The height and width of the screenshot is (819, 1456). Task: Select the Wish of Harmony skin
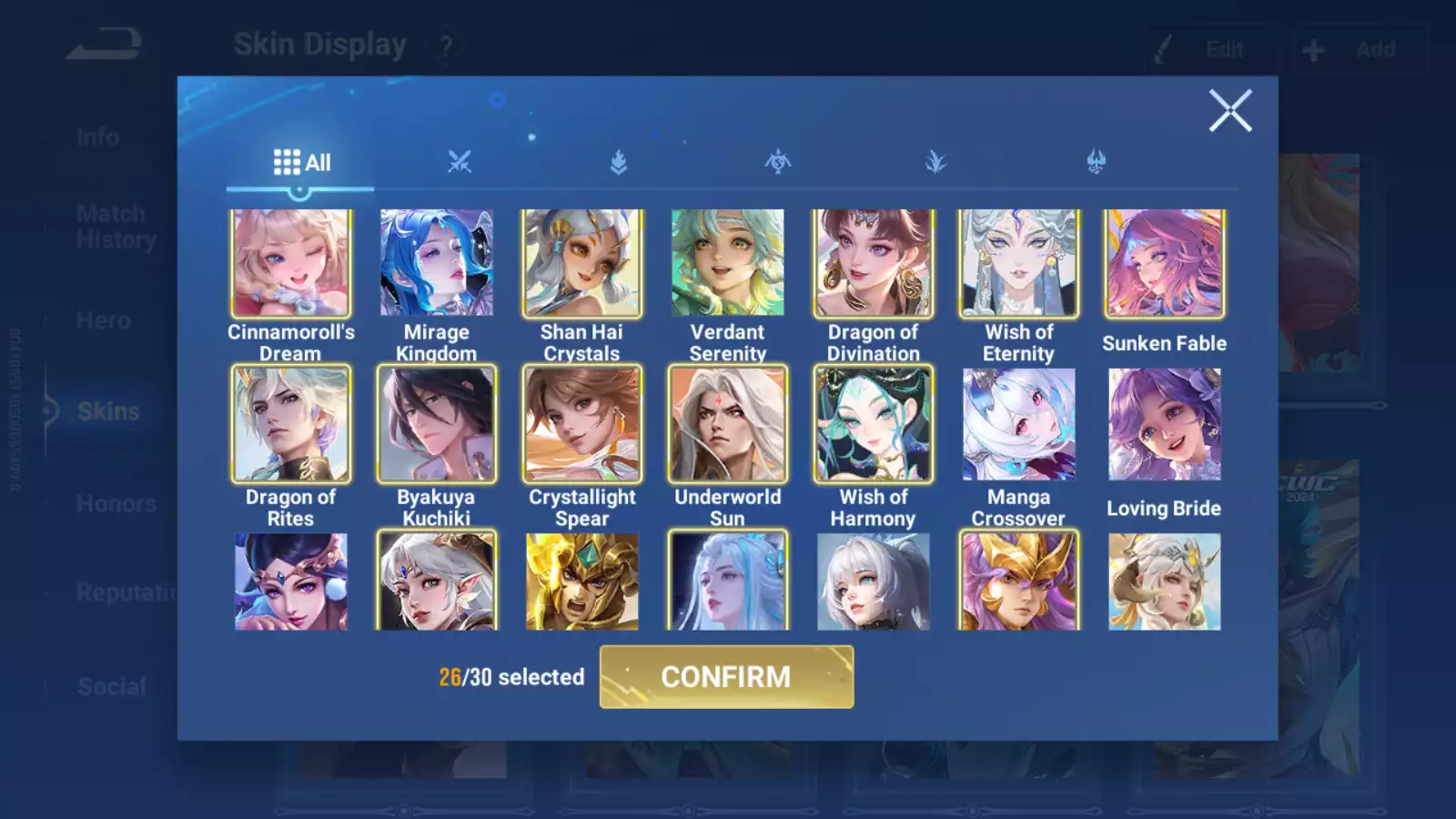point(873,424)
